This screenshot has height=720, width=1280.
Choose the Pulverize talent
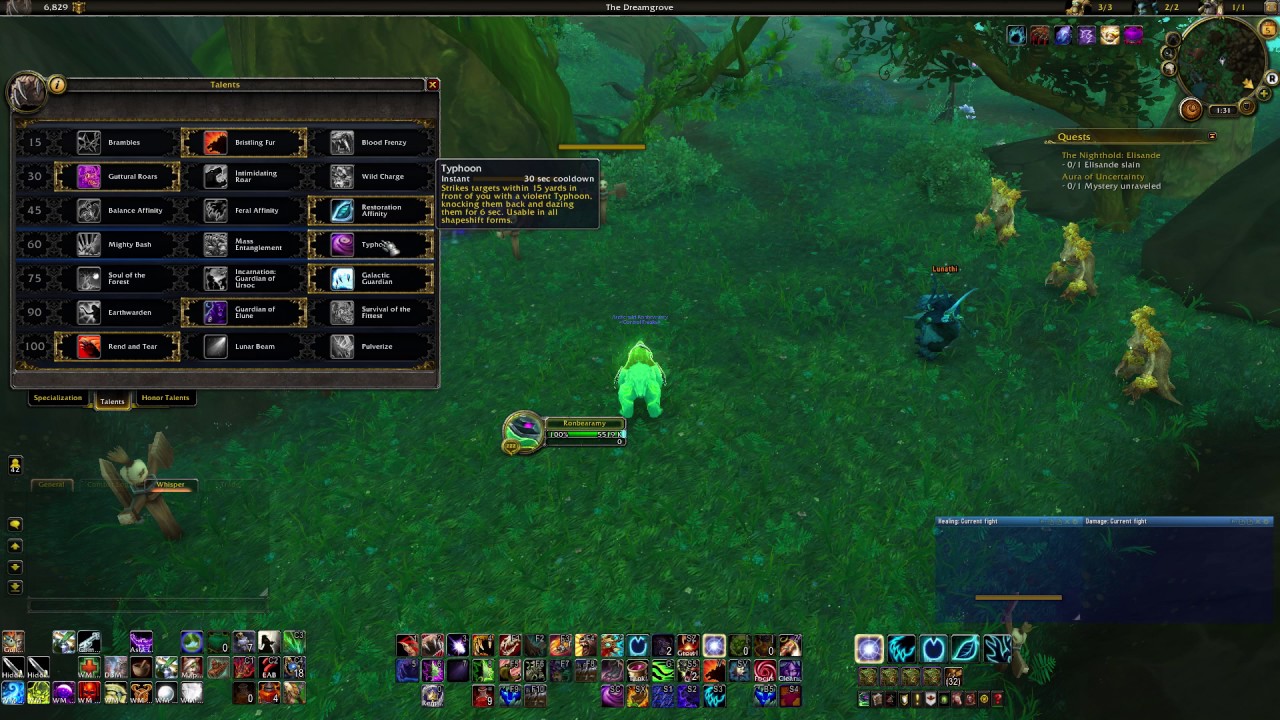tap(371, 347)
